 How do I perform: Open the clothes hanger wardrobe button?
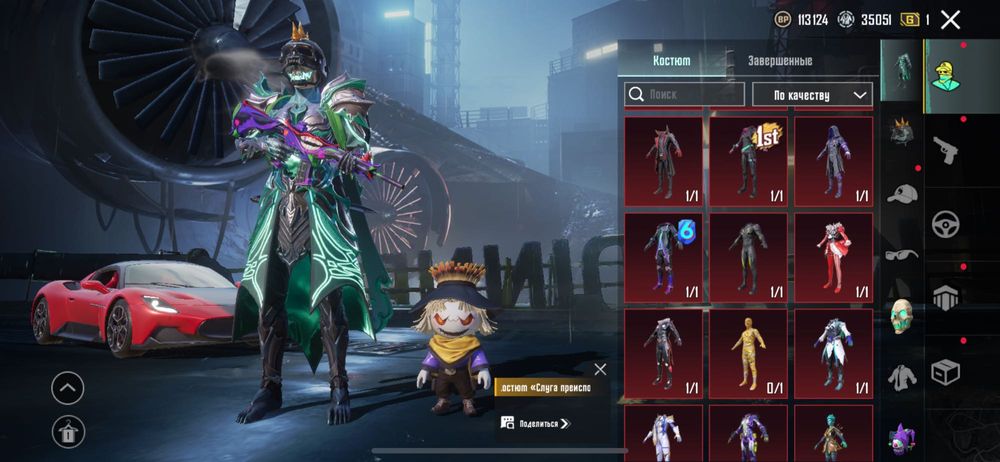[68, 431]
